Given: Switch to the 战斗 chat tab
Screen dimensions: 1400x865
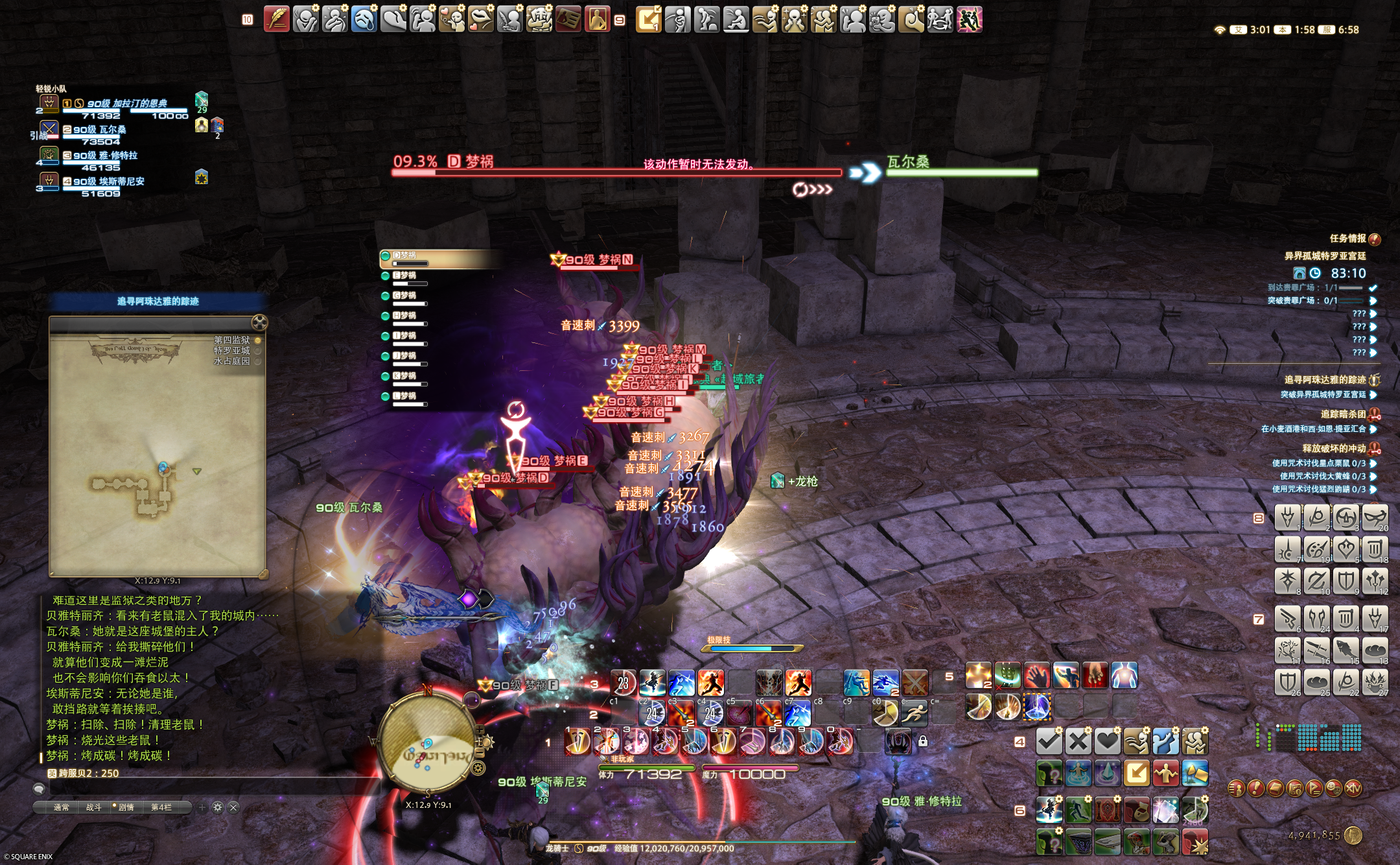Looking at the screenshot, I should tap(94, 807).
